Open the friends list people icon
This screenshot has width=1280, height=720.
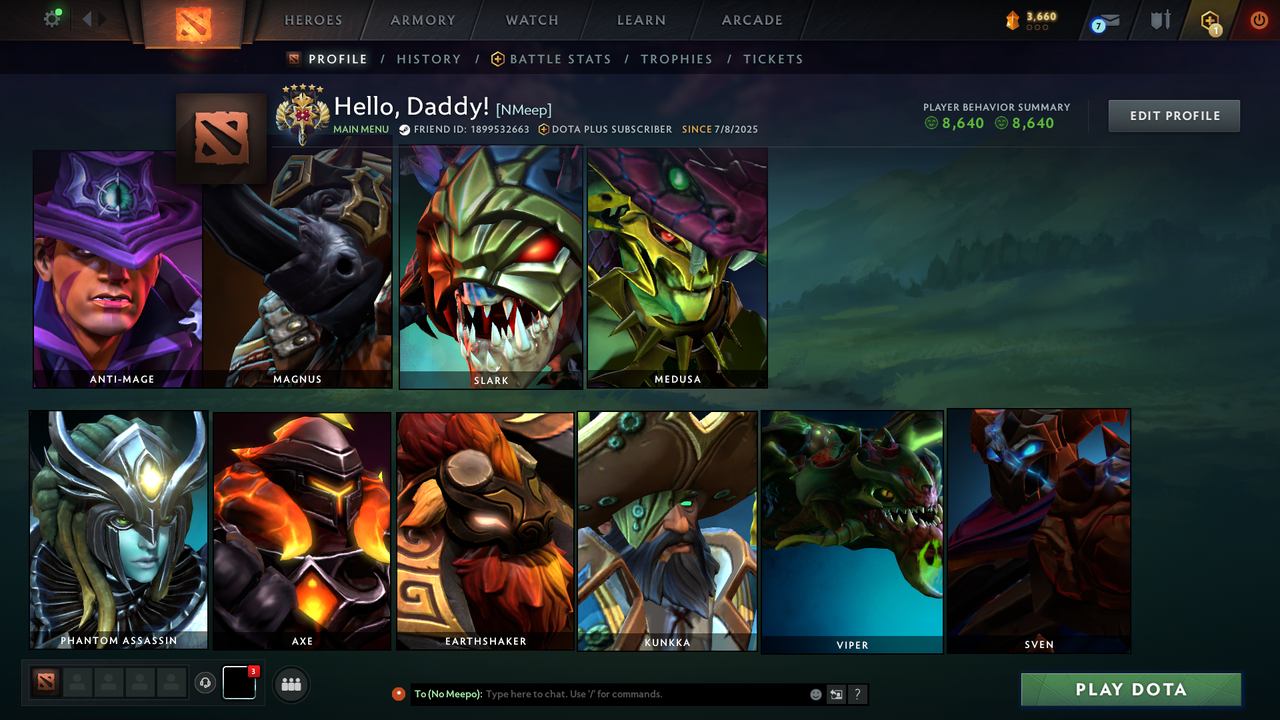[290, 684]
